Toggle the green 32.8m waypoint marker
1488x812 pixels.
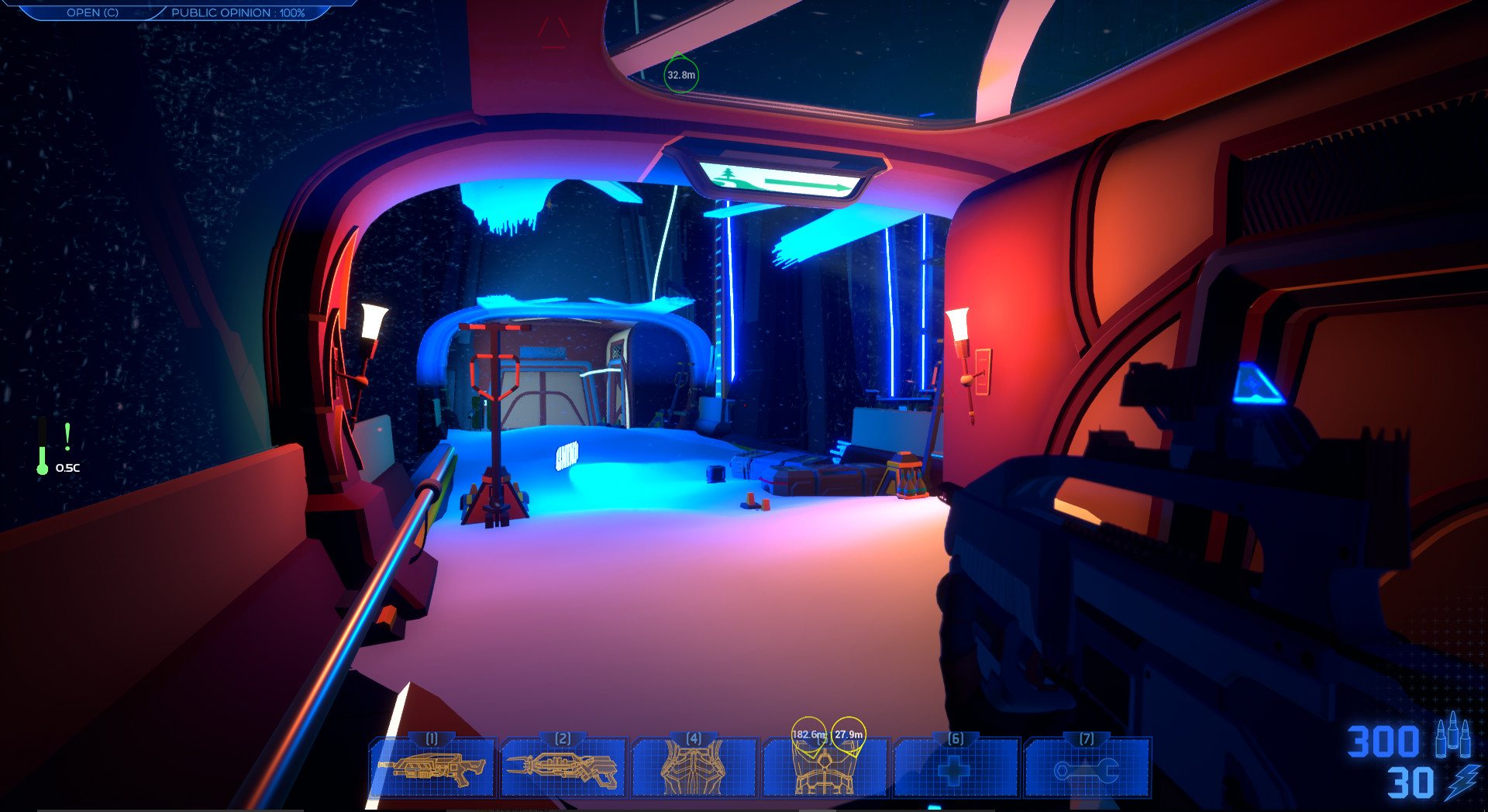(680, 75)
